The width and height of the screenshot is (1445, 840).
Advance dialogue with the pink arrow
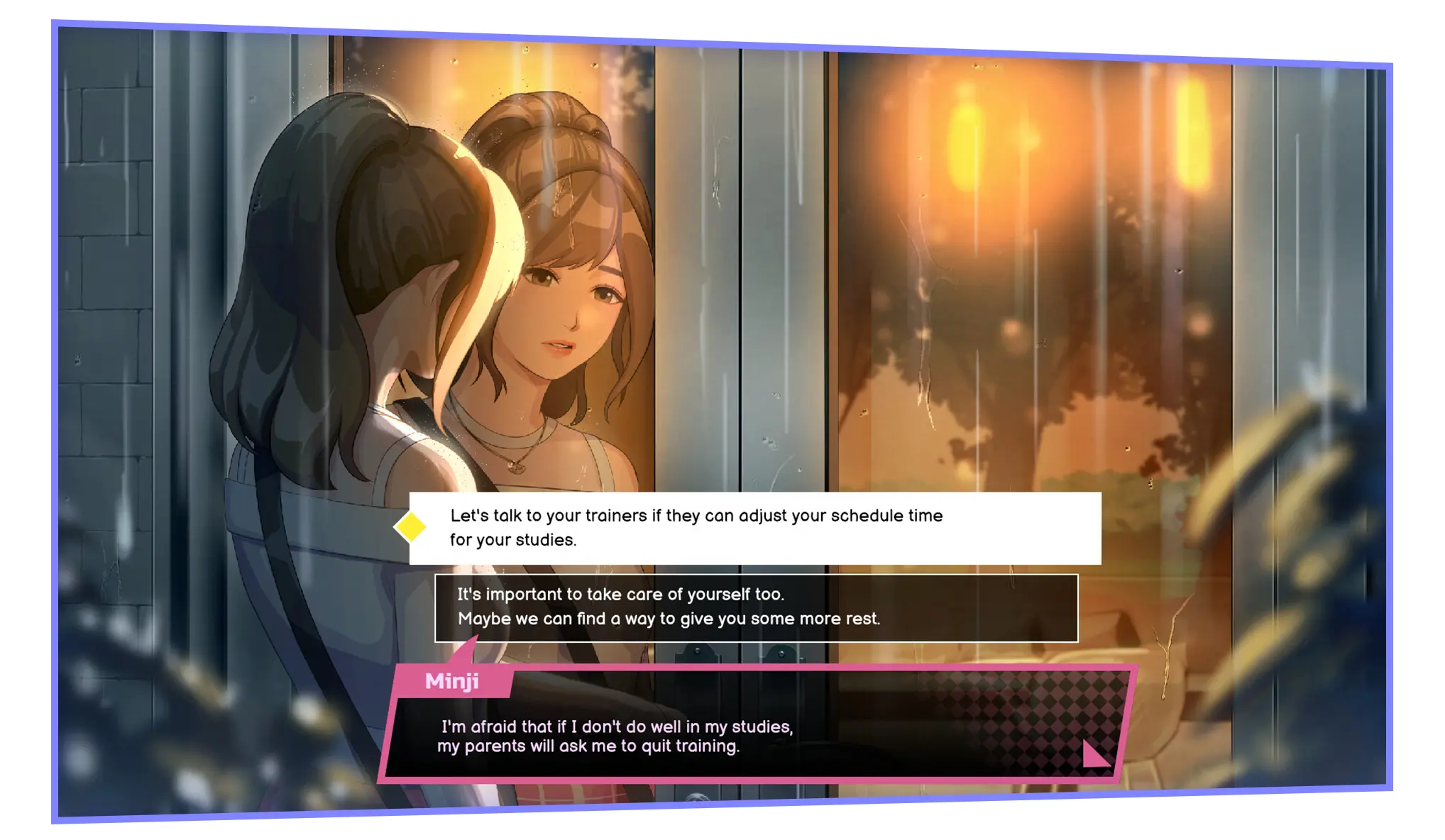[1094, 753]
